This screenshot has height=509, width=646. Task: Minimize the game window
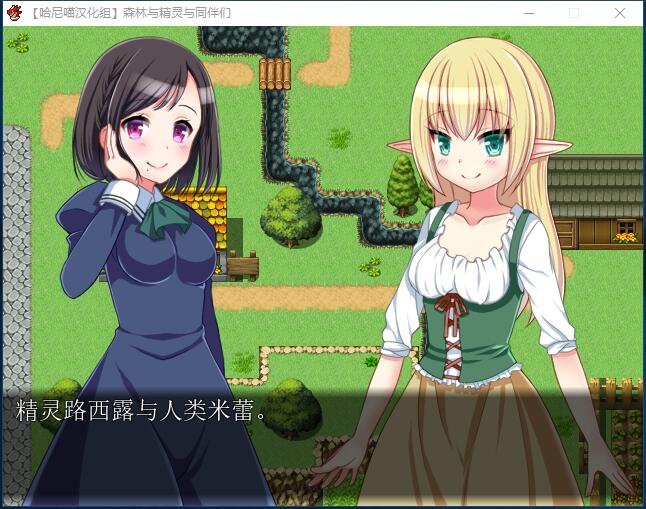coord(528,13)
